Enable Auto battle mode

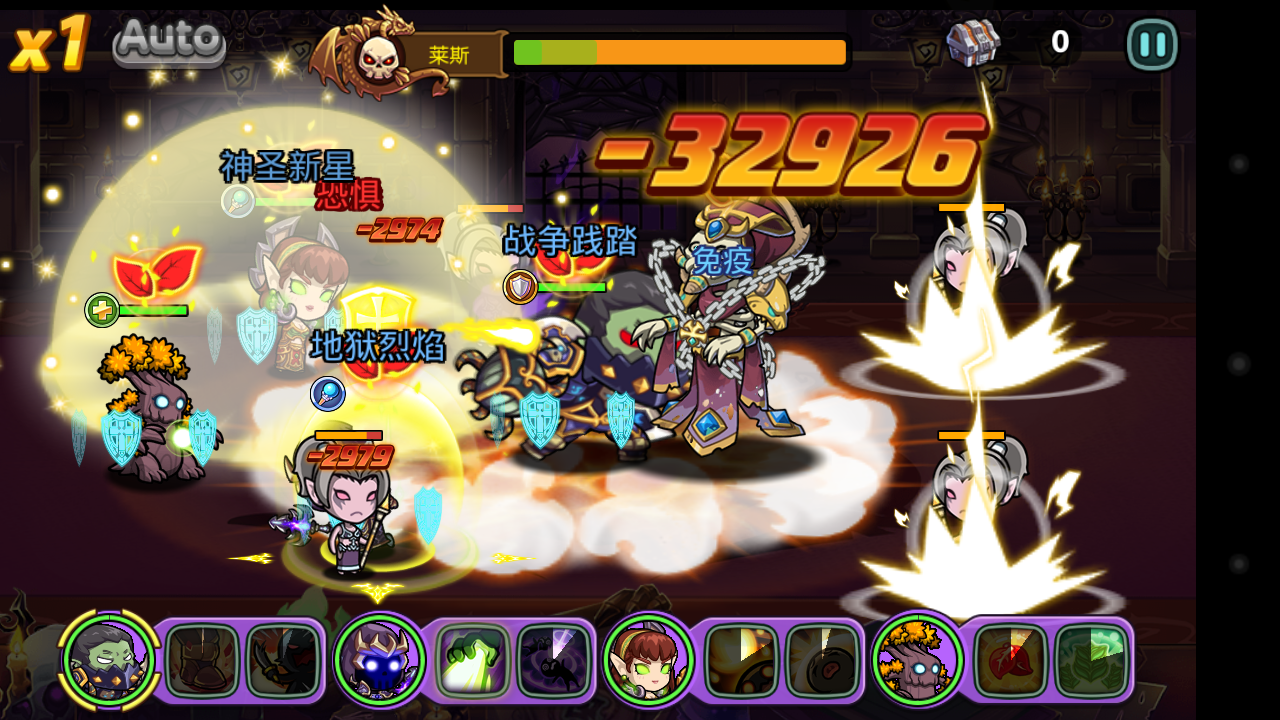(x=169, y=42)
